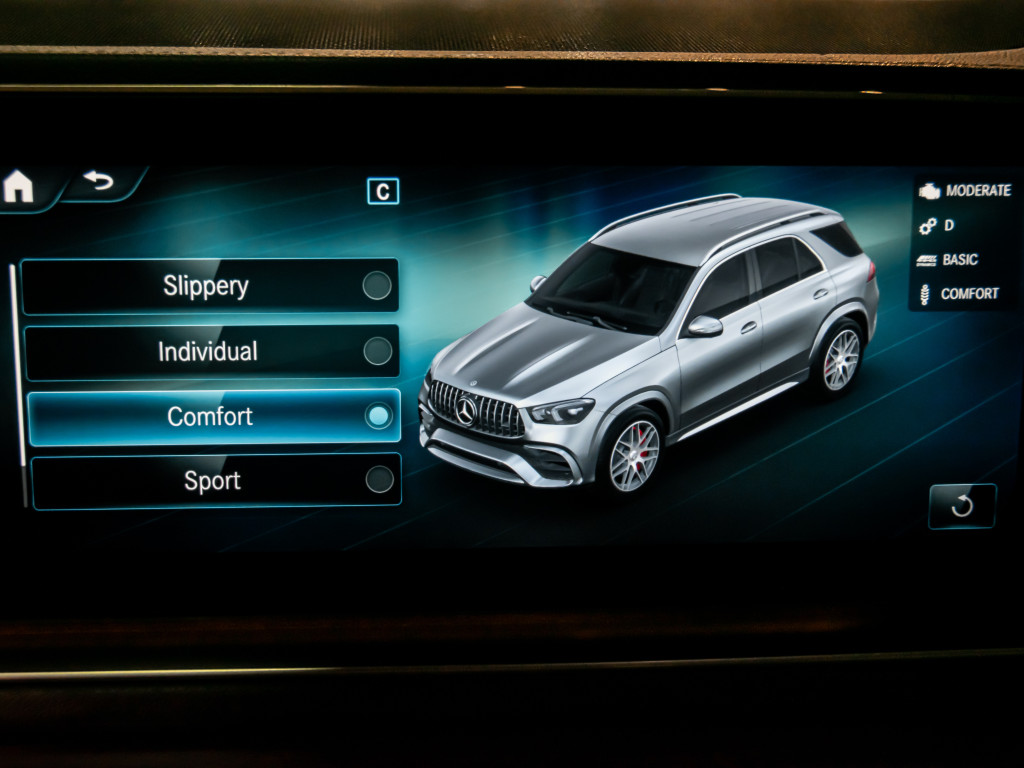Choose the Individual drive mode
This screenshot has height=768, width=1024.
click(x=210, y=351)
